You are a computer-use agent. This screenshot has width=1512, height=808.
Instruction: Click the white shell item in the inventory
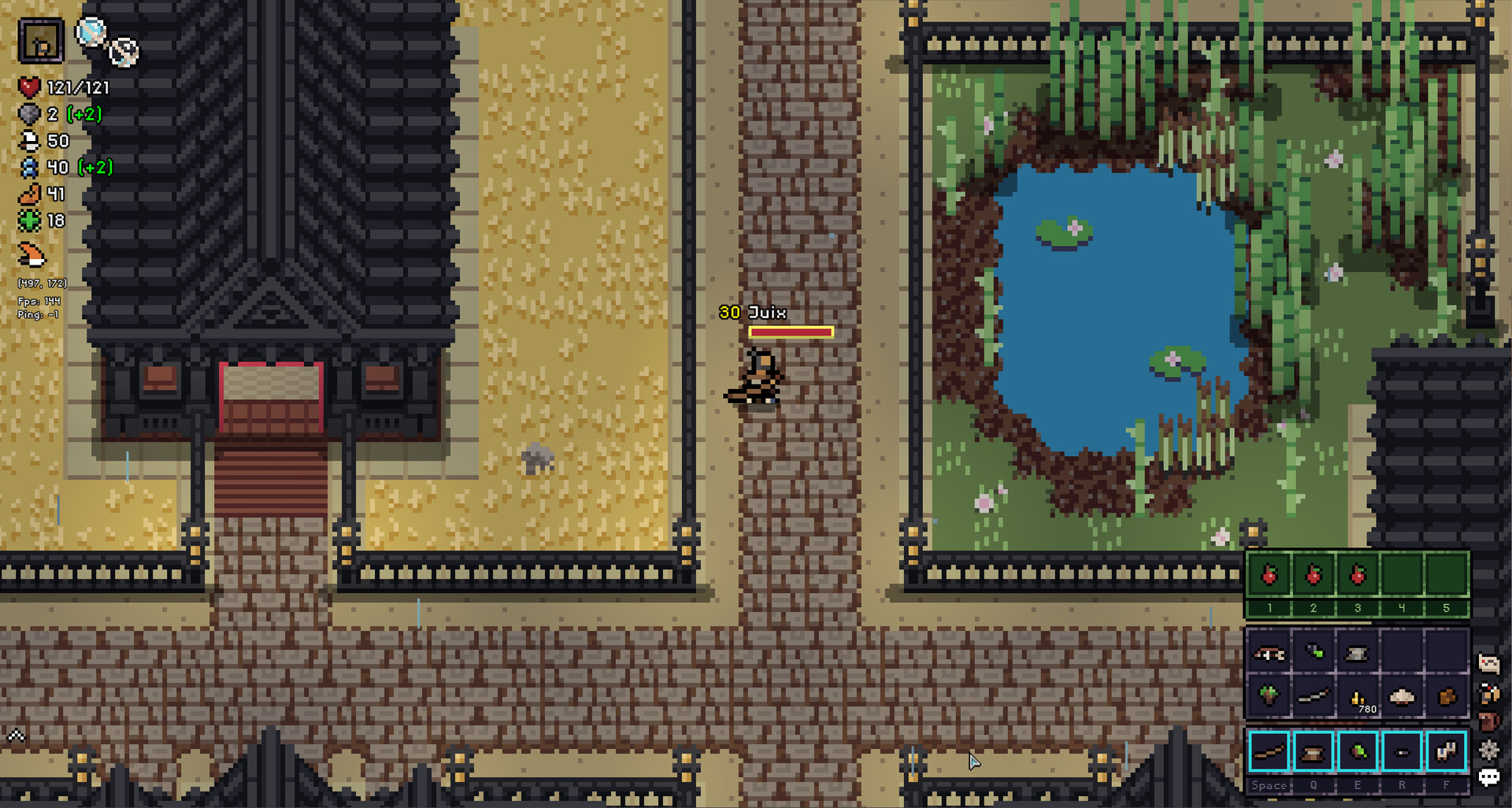(x=1401, y=696)
